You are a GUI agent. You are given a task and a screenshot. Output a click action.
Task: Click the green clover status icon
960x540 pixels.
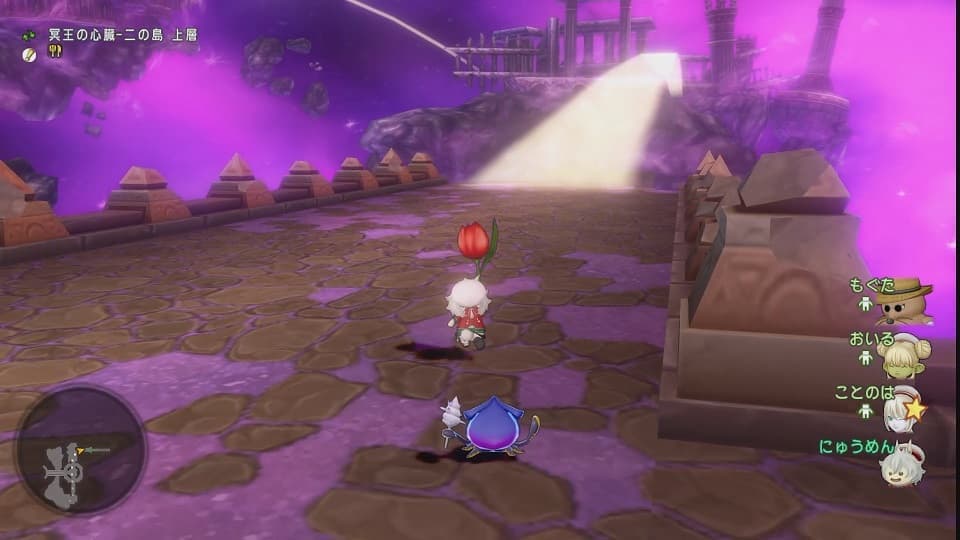coord(30,35)
